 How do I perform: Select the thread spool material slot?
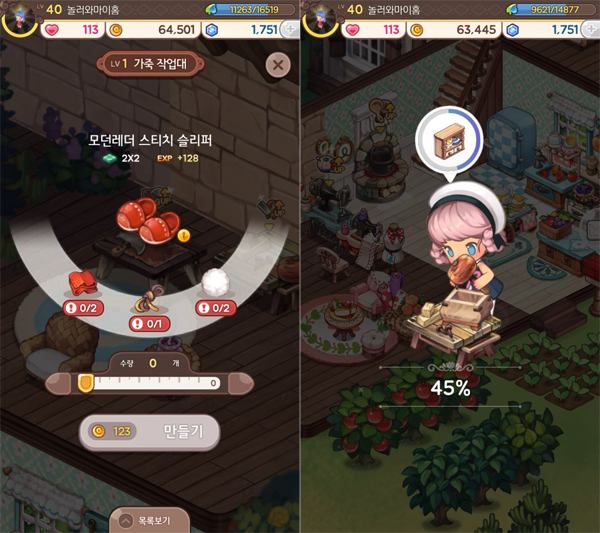[150, 299]
